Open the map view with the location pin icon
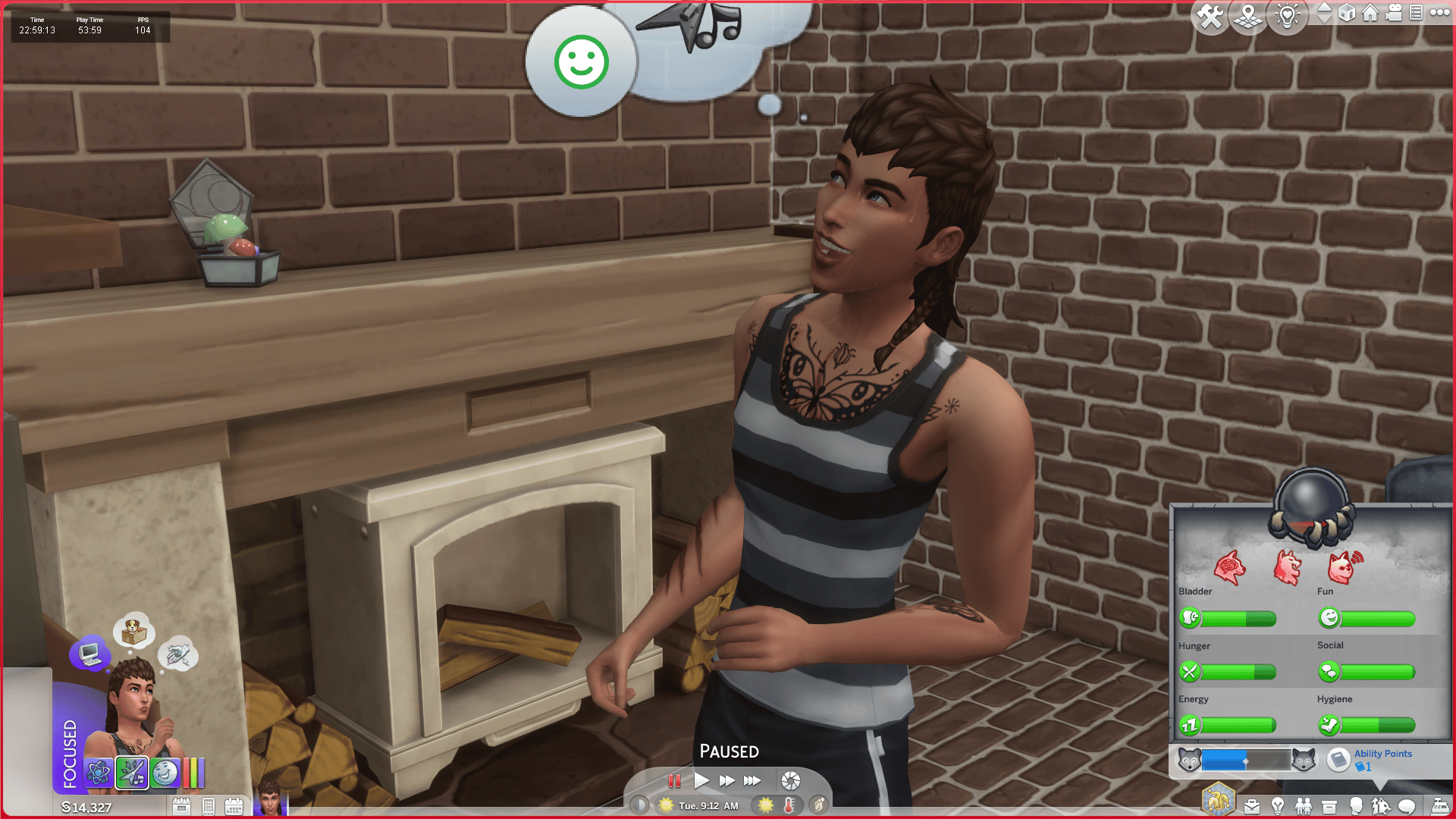Screen dimensions: 1456x819 tap(1247, 16)
